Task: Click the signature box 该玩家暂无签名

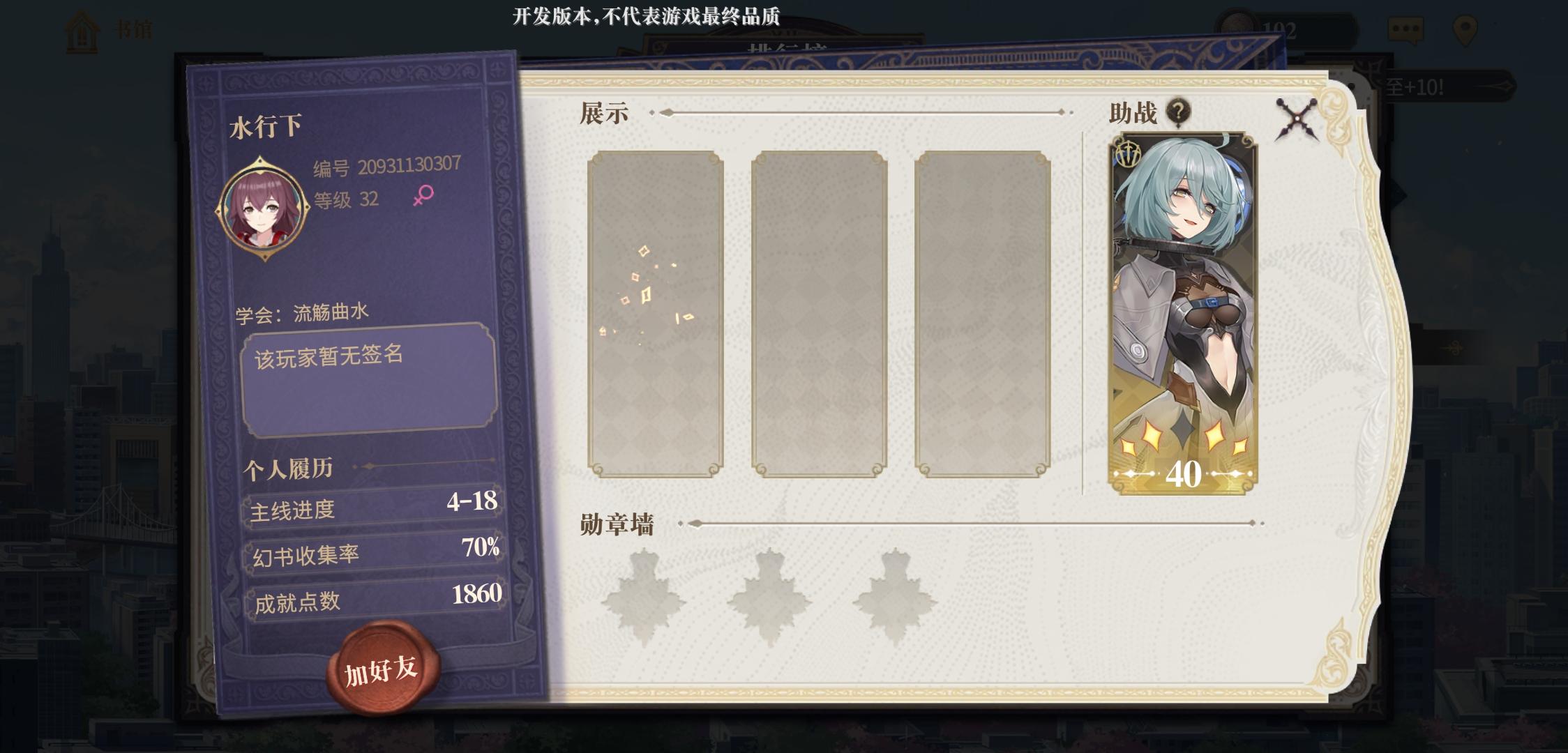Action: (370, 376)
